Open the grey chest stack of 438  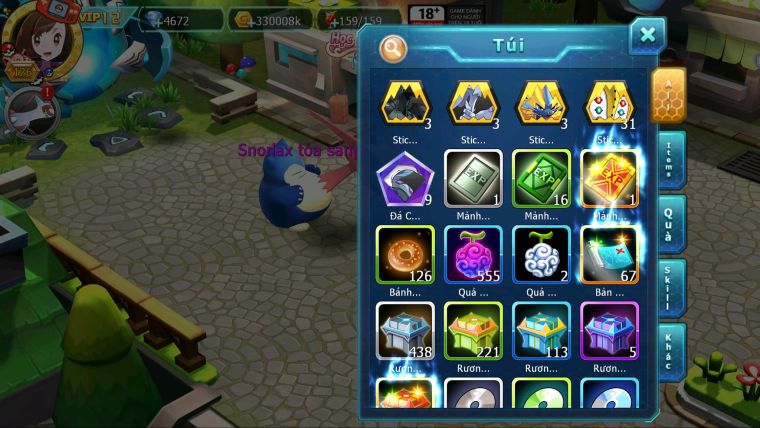(x=405, y=329)
